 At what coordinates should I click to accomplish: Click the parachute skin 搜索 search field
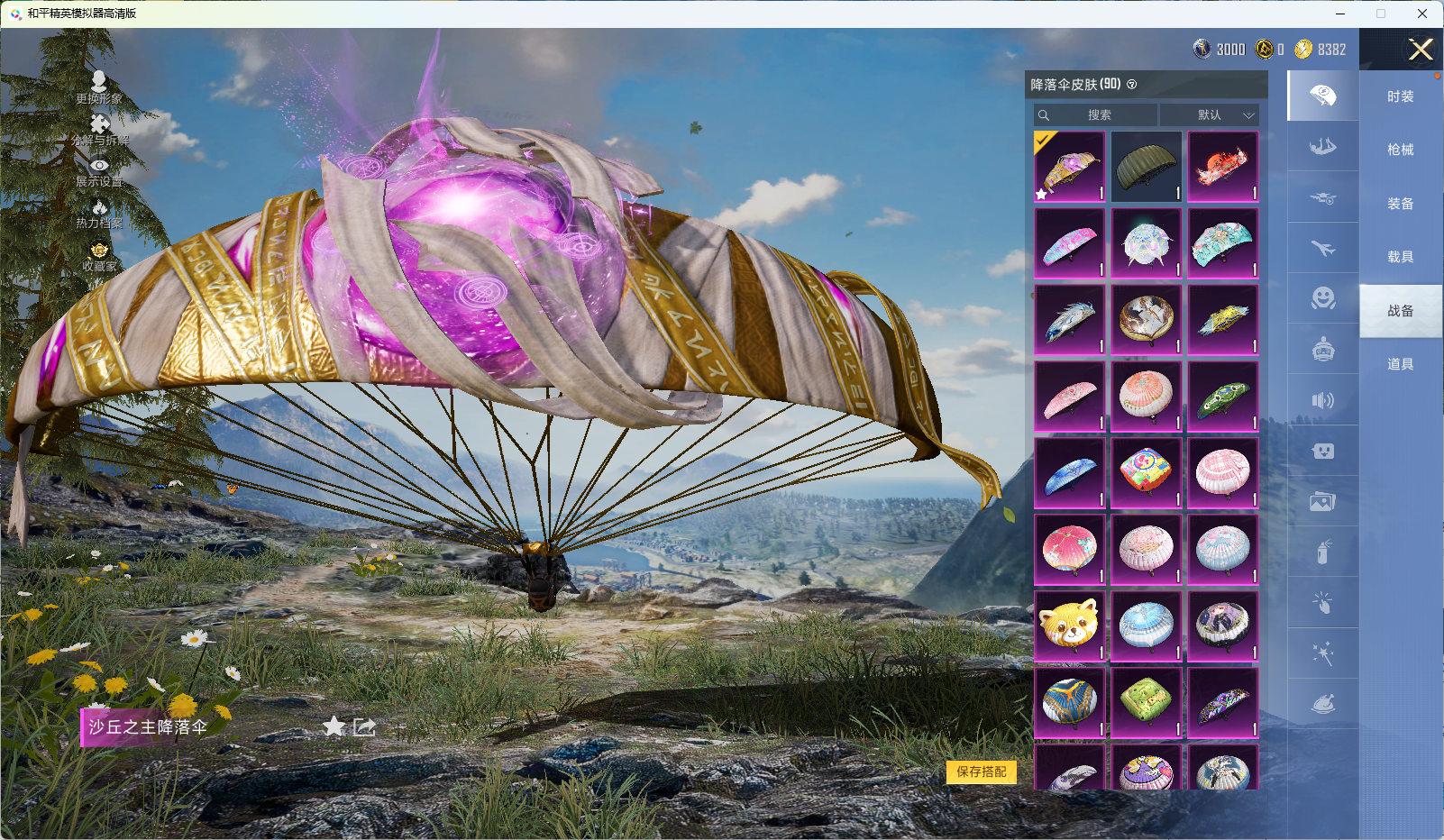(1097, 115)
